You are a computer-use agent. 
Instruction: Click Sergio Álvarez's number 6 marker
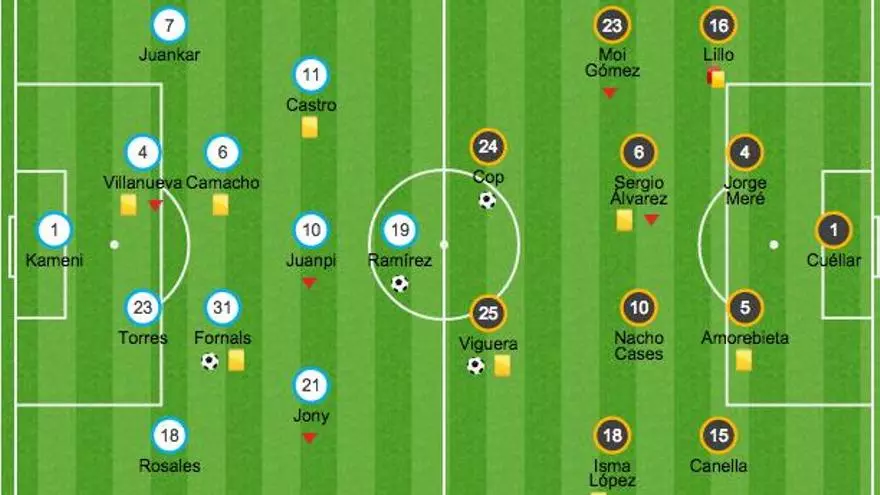coord(639,153)
